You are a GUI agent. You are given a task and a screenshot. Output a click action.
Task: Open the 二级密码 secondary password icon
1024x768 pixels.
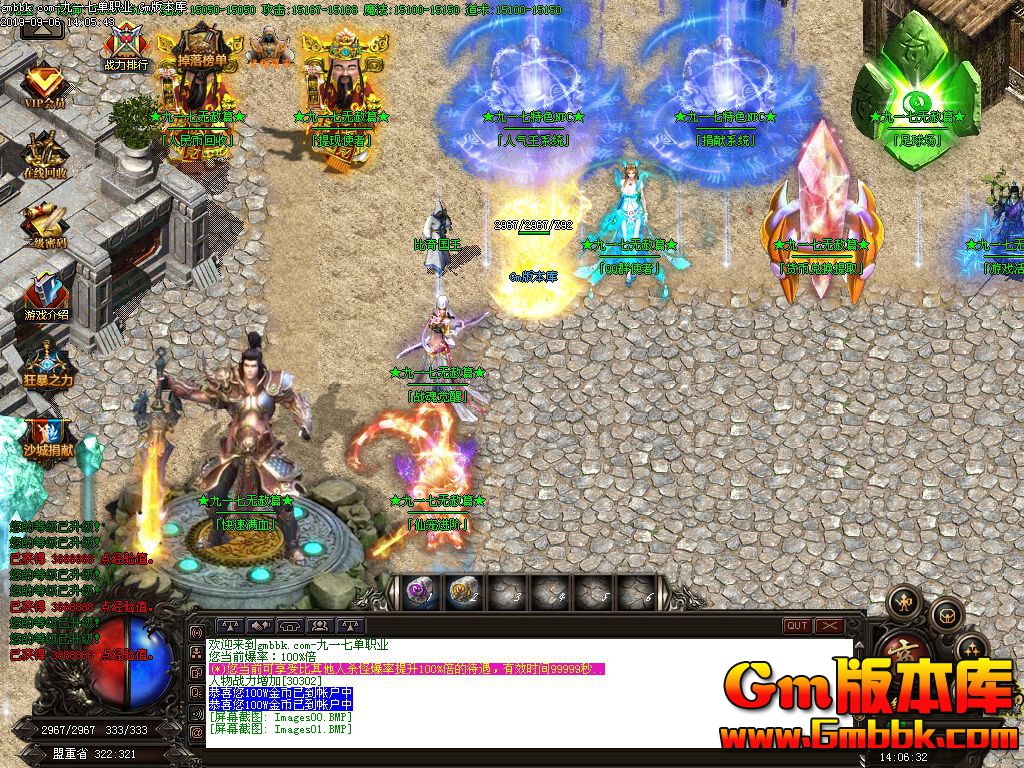[45, 225]
